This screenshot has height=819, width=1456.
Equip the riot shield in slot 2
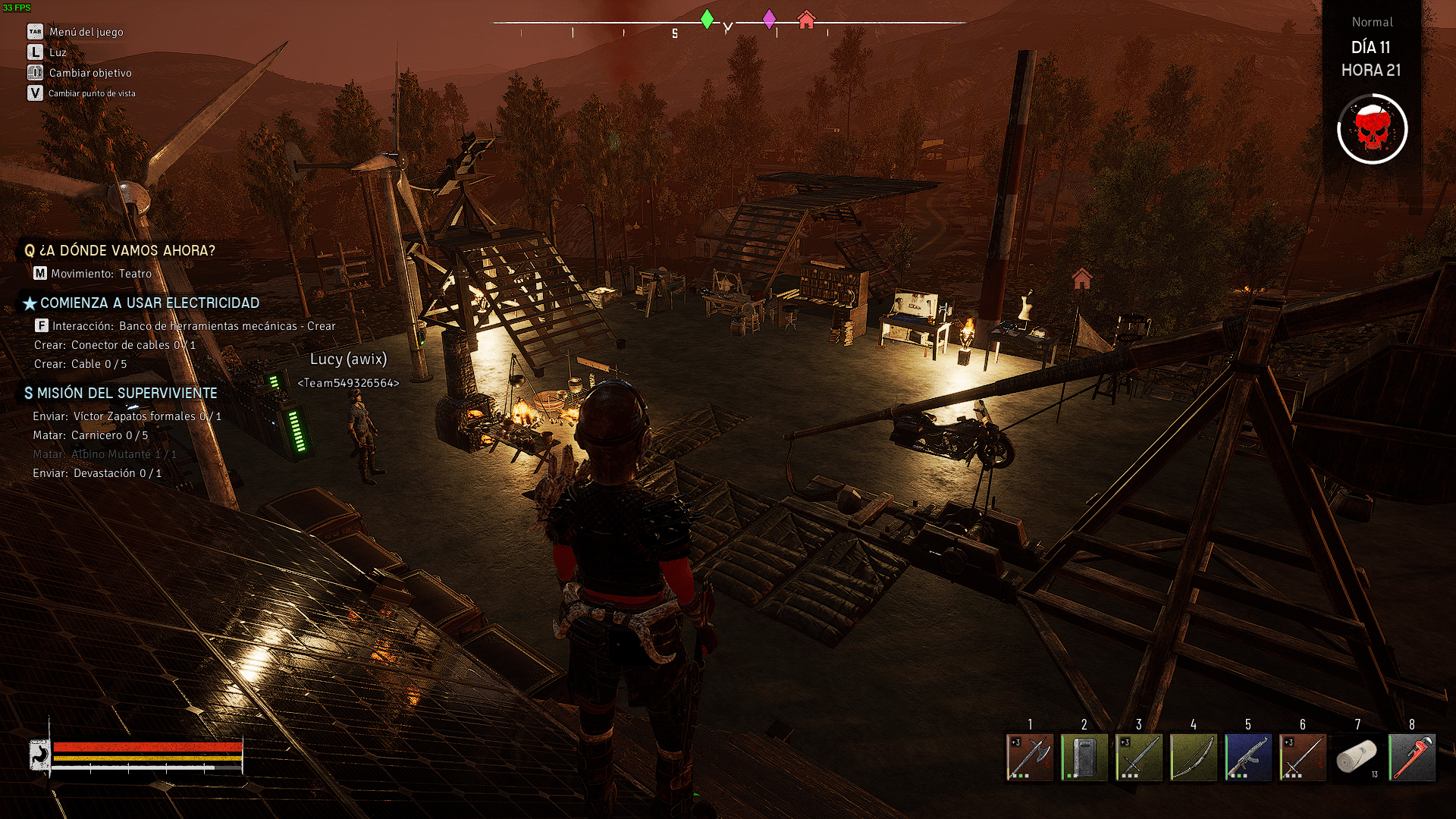point(1084,757)
